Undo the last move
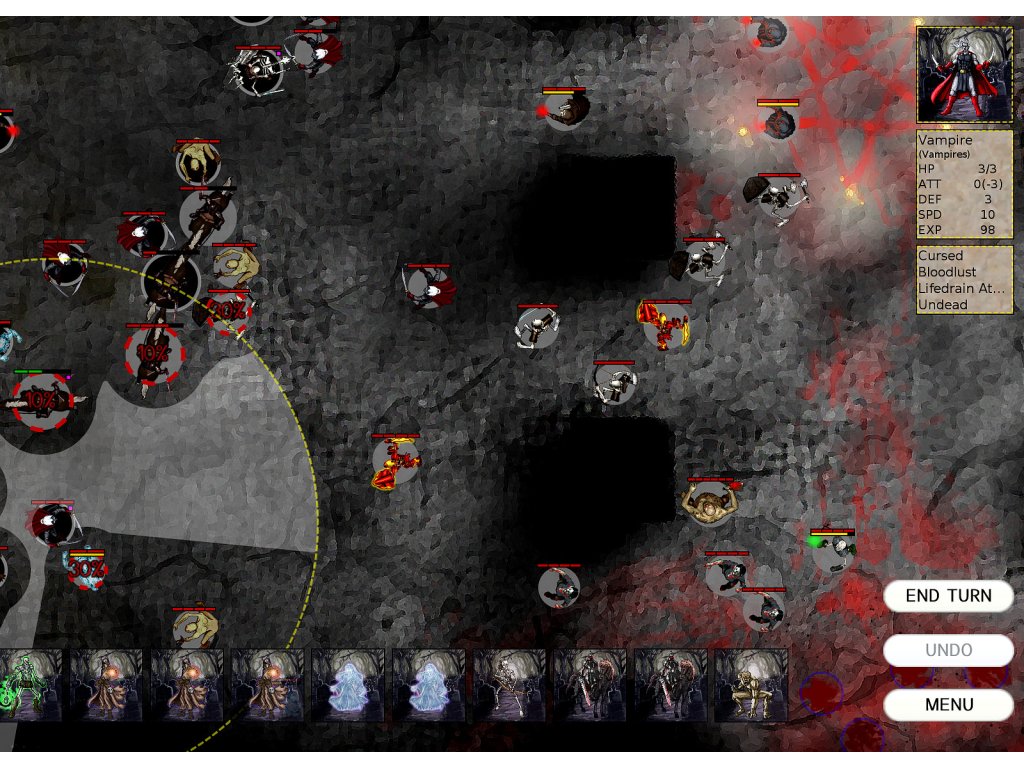The width and height of the screenshot is (1024, 768). point(948,650)
